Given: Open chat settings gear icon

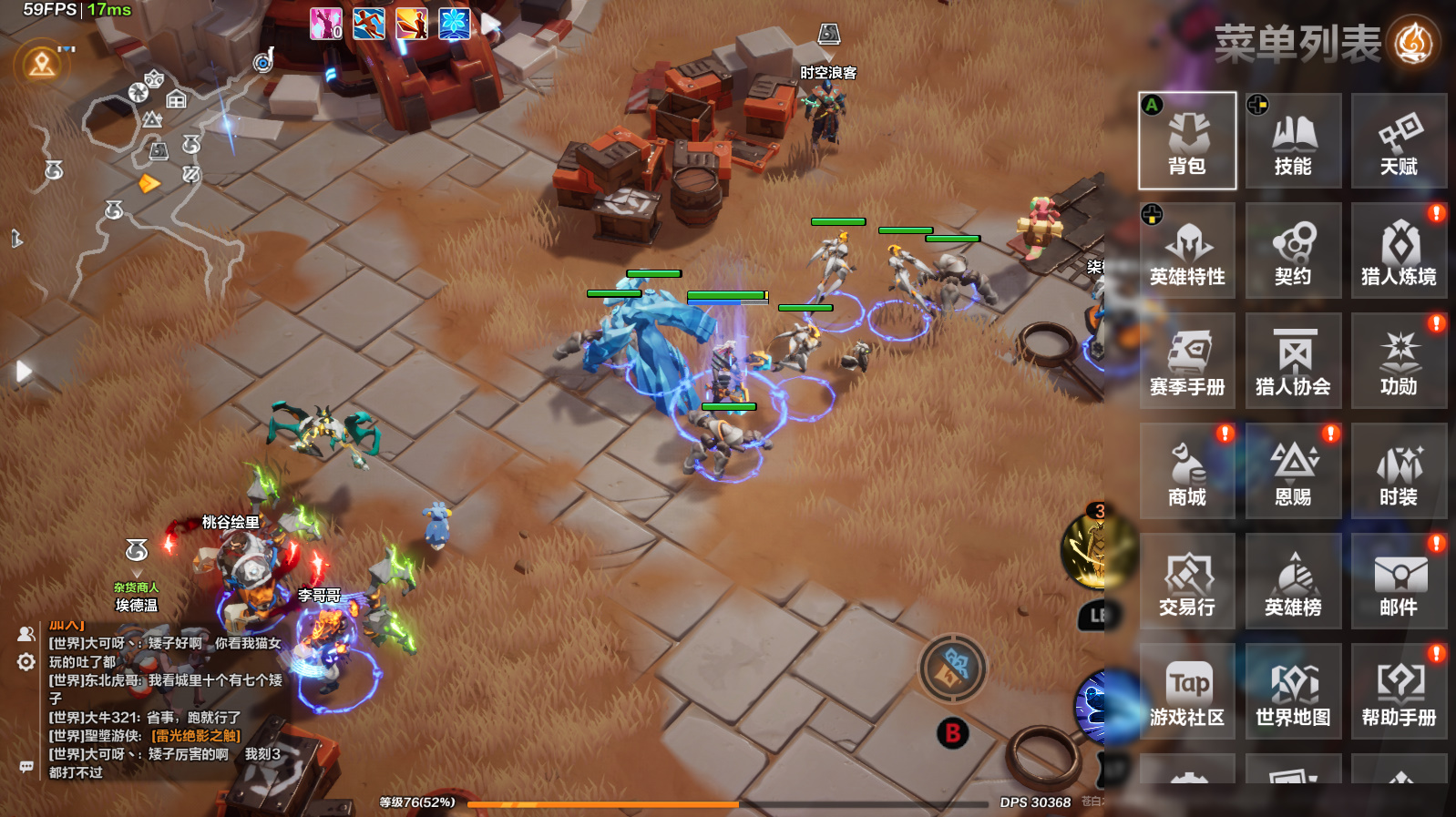Looking at the screenshot, I should click(26, 661).
